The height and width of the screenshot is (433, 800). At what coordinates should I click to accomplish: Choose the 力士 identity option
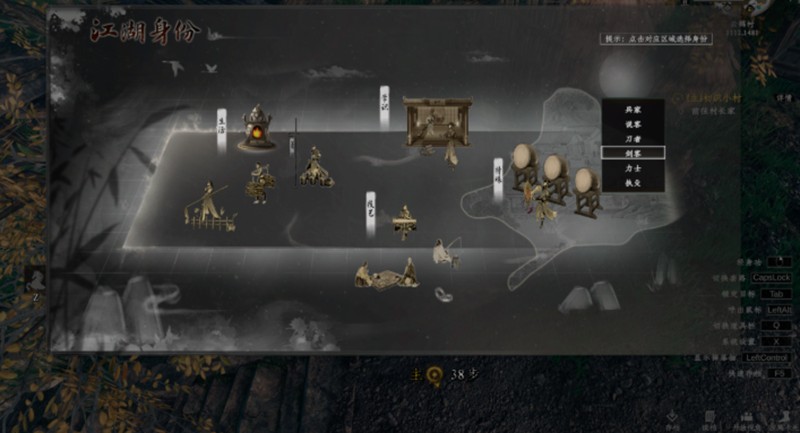click(x=631, y=168)
